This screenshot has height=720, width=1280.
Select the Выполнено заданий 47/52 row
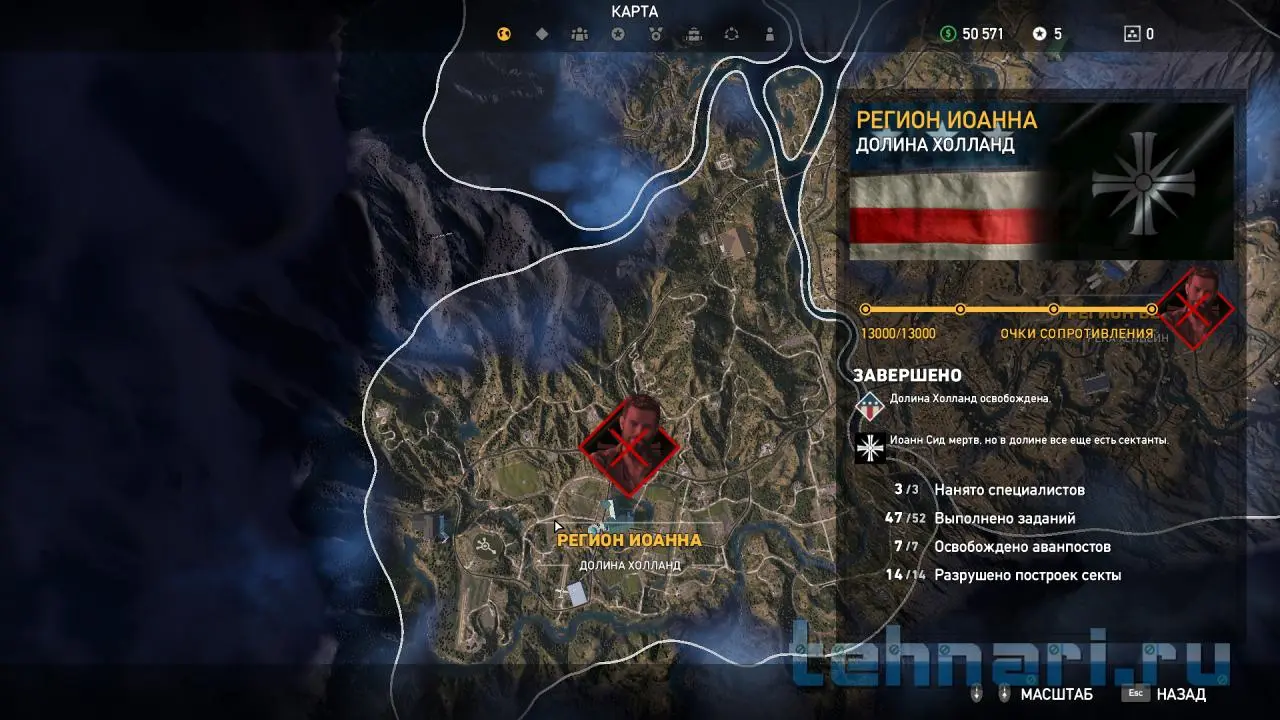(1004, 518)
